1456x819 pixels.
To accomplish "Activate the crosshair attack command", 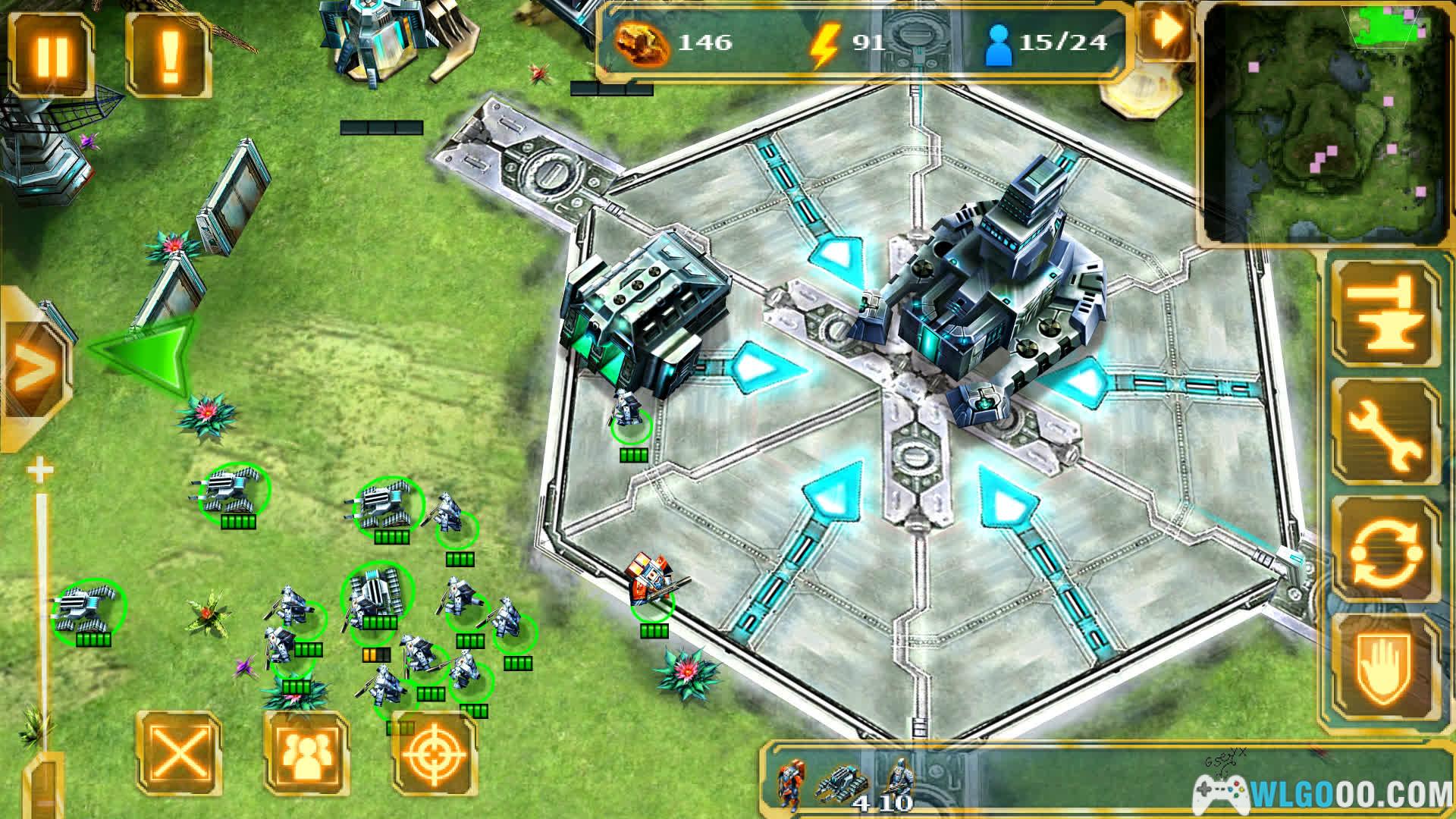I will [433, 753].
